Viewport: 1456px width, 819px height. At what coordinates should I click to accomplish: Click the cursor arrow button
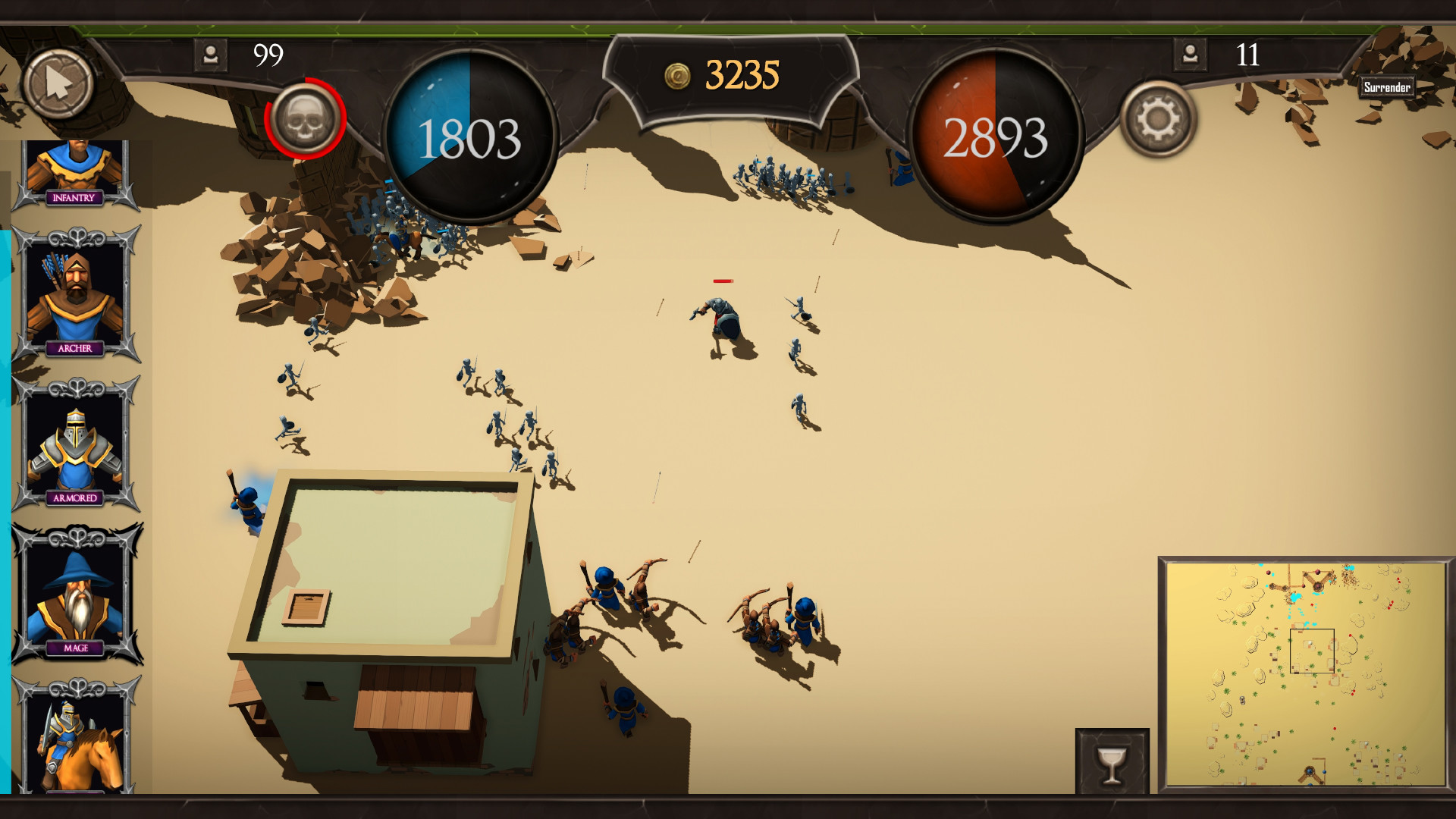[58, 83]
